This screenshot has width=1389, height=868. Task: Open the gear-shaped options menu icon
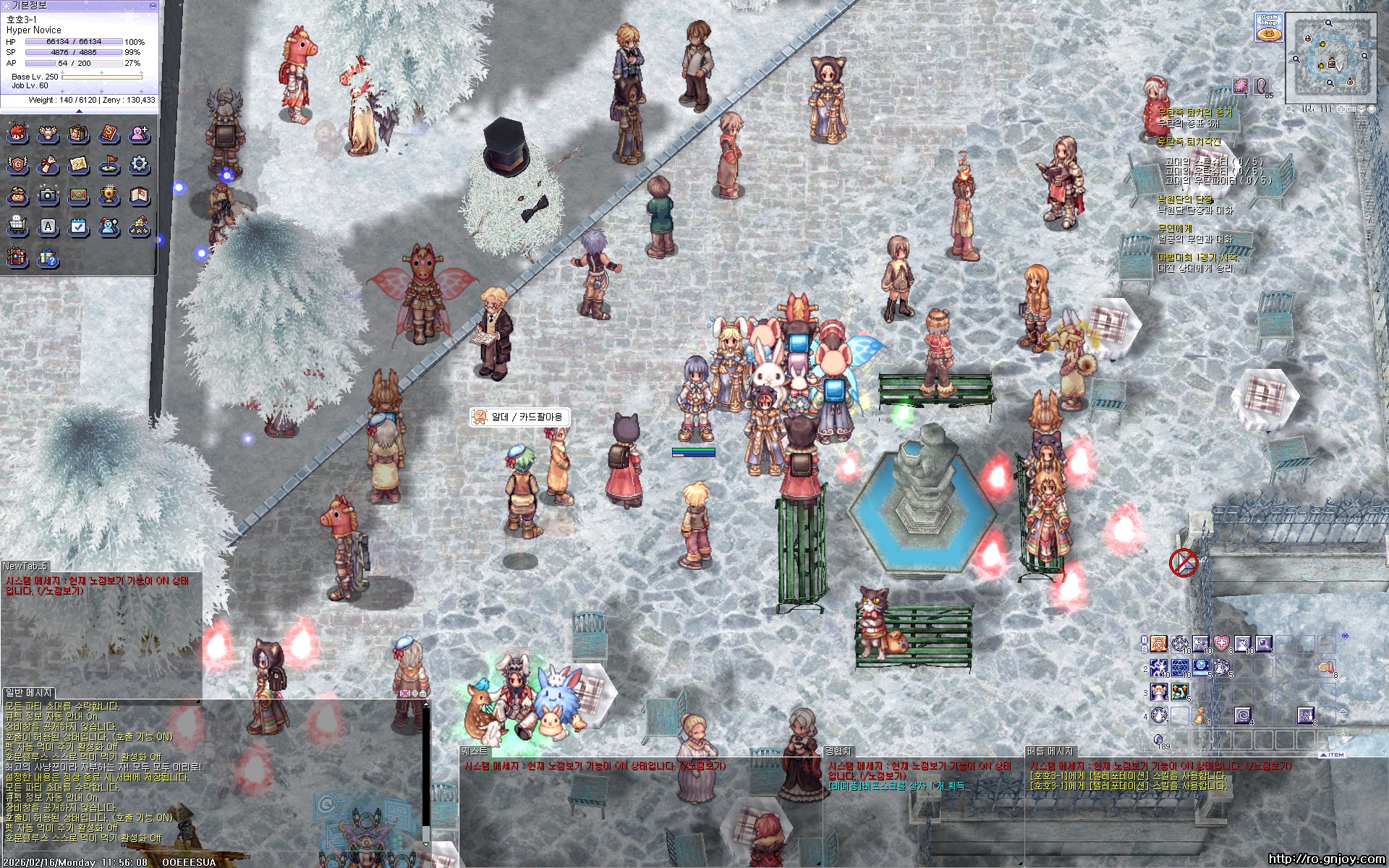pos(139,165)
